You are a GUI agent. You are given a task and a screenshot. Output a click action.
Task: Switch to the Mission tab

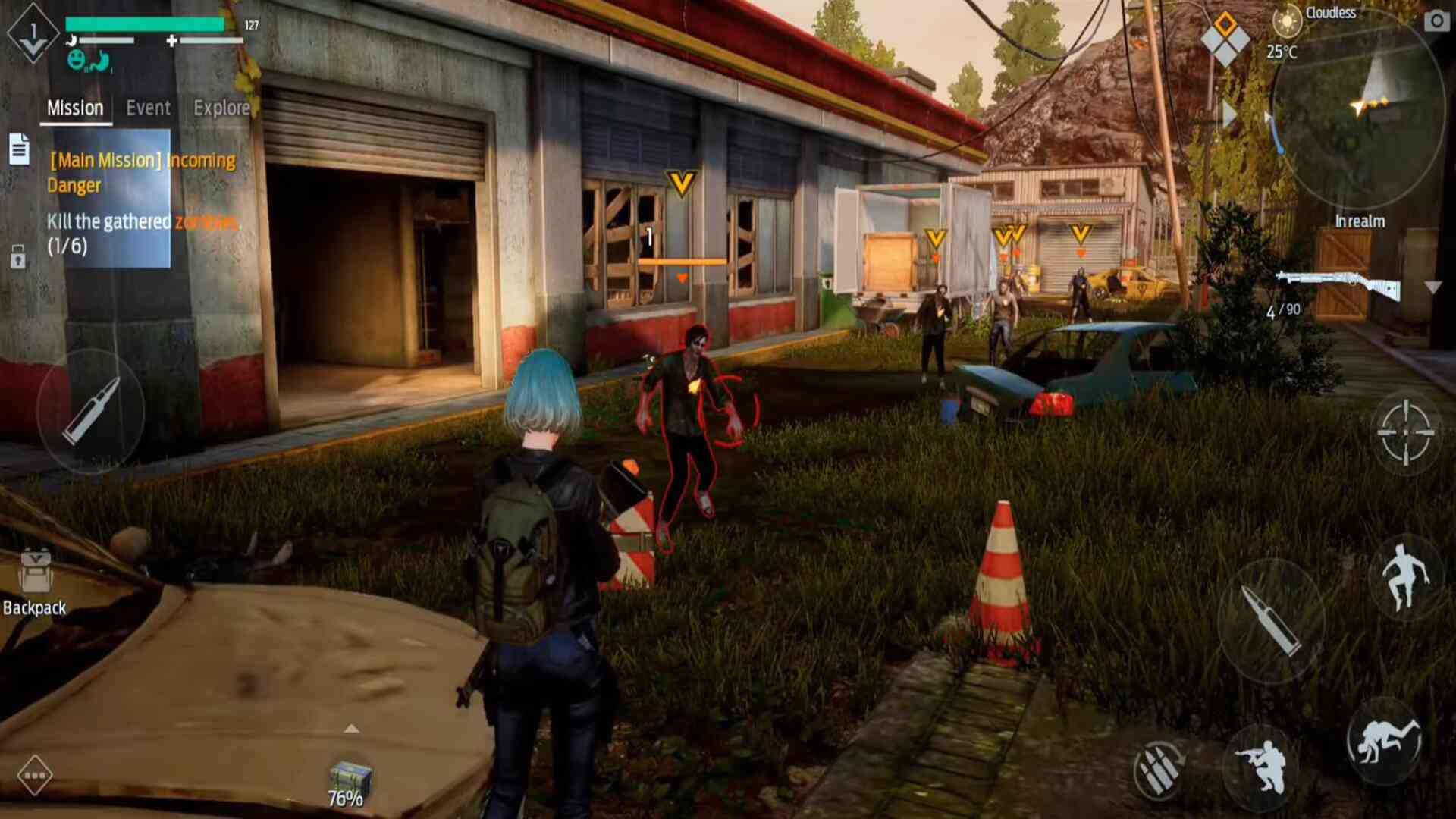(x=75, y=108)
